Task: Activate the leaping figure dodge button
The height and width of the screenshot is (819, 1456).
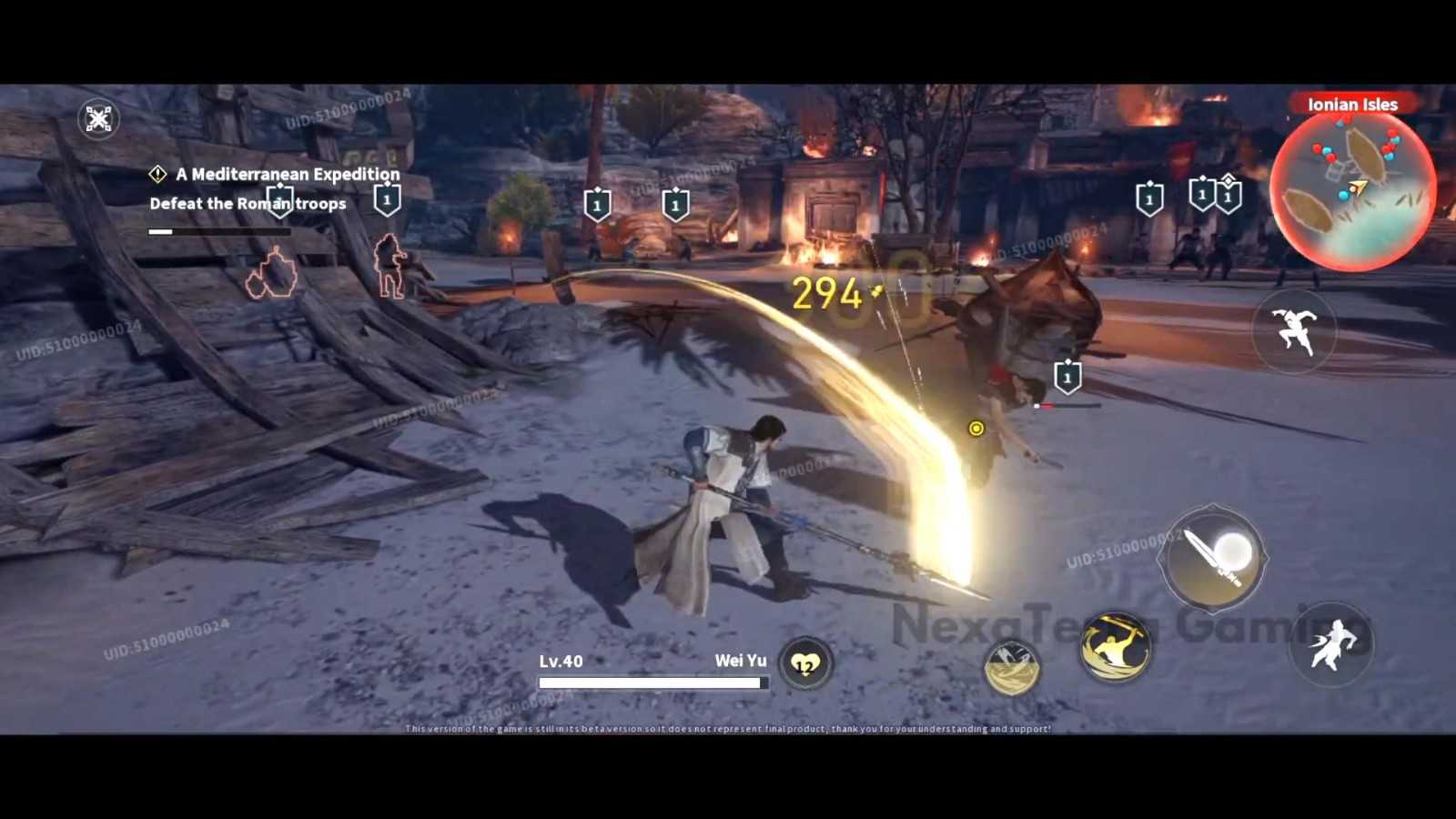Action: click(1294, 330)
